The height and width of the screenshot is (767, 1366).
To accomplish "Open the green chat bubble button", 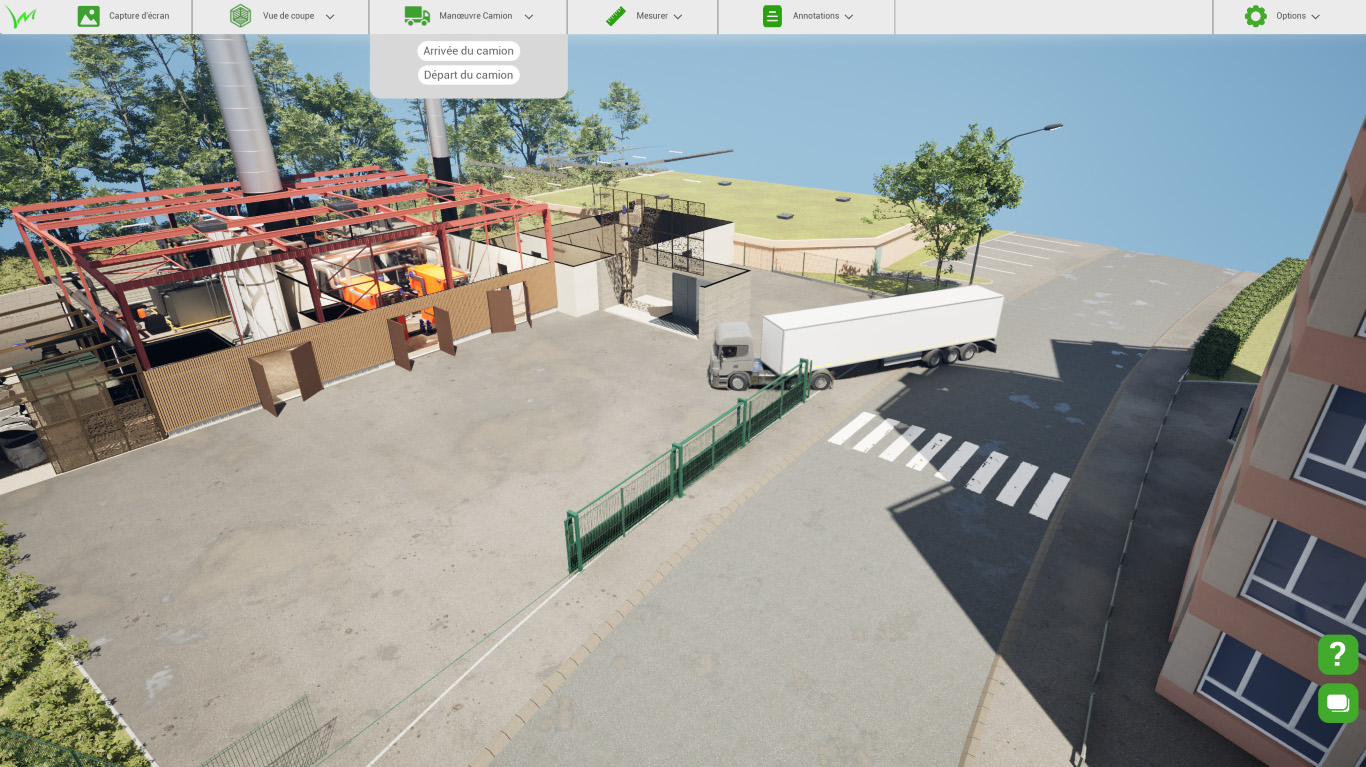I will click(1338, 703).
